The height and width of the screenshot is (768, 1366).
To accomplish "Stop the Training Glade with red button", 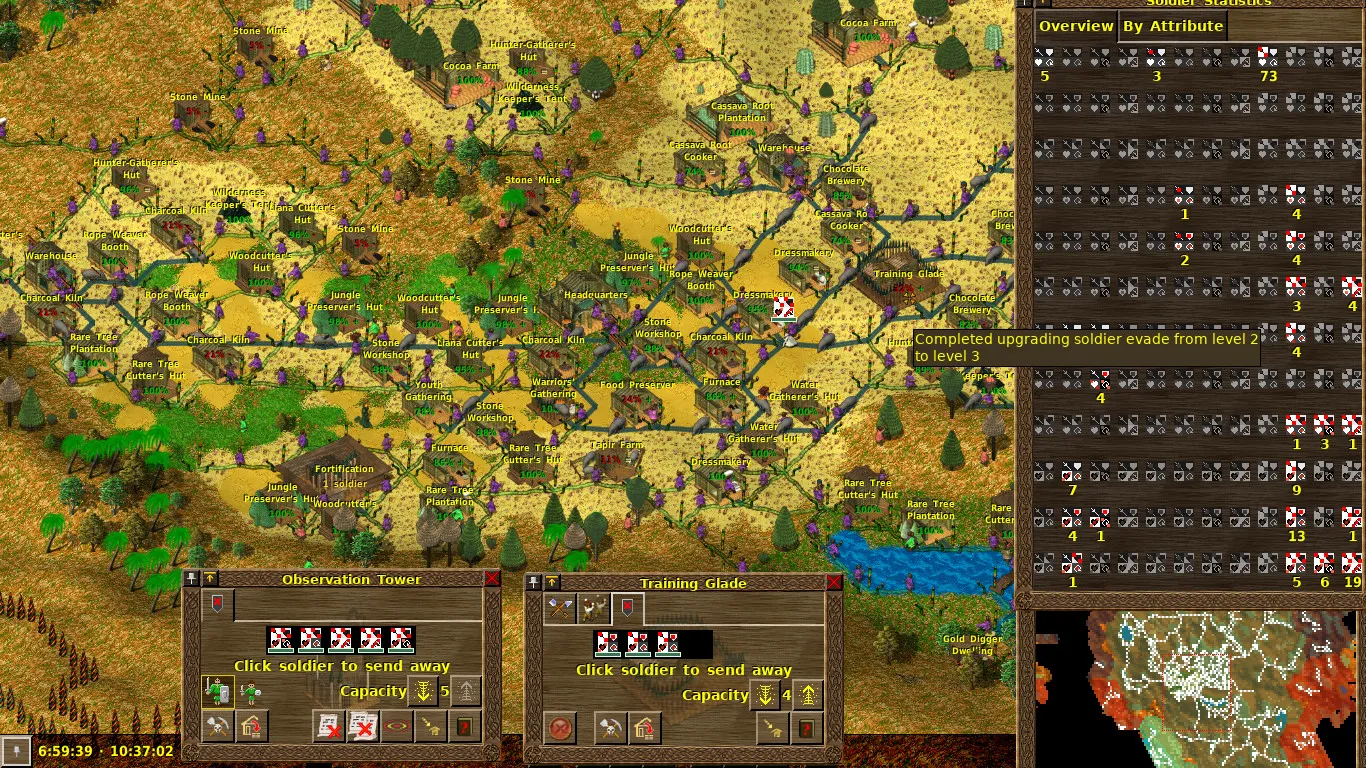I will (560, 729).
